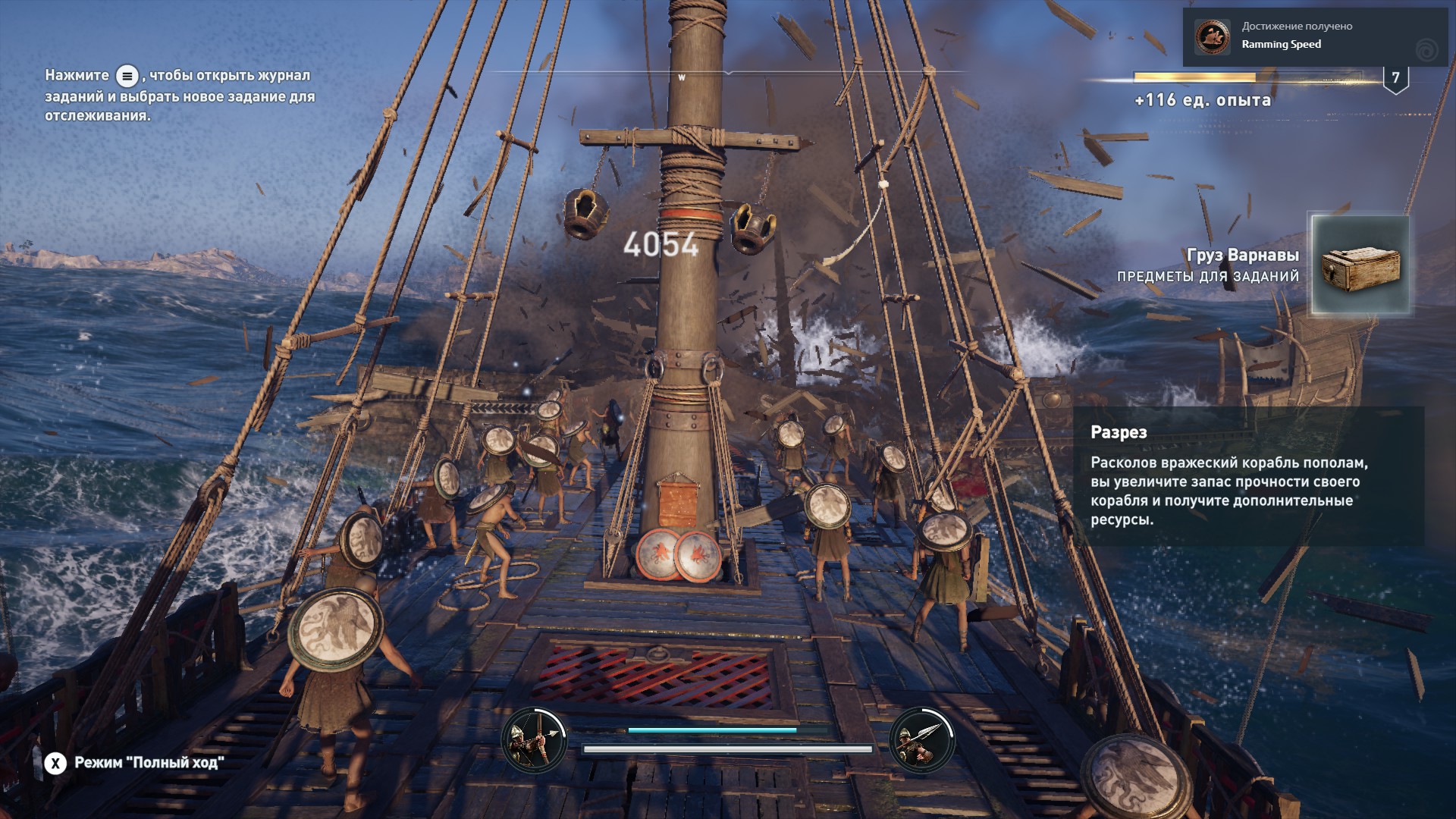Select the archer volley ability icon

click(535, 739)
